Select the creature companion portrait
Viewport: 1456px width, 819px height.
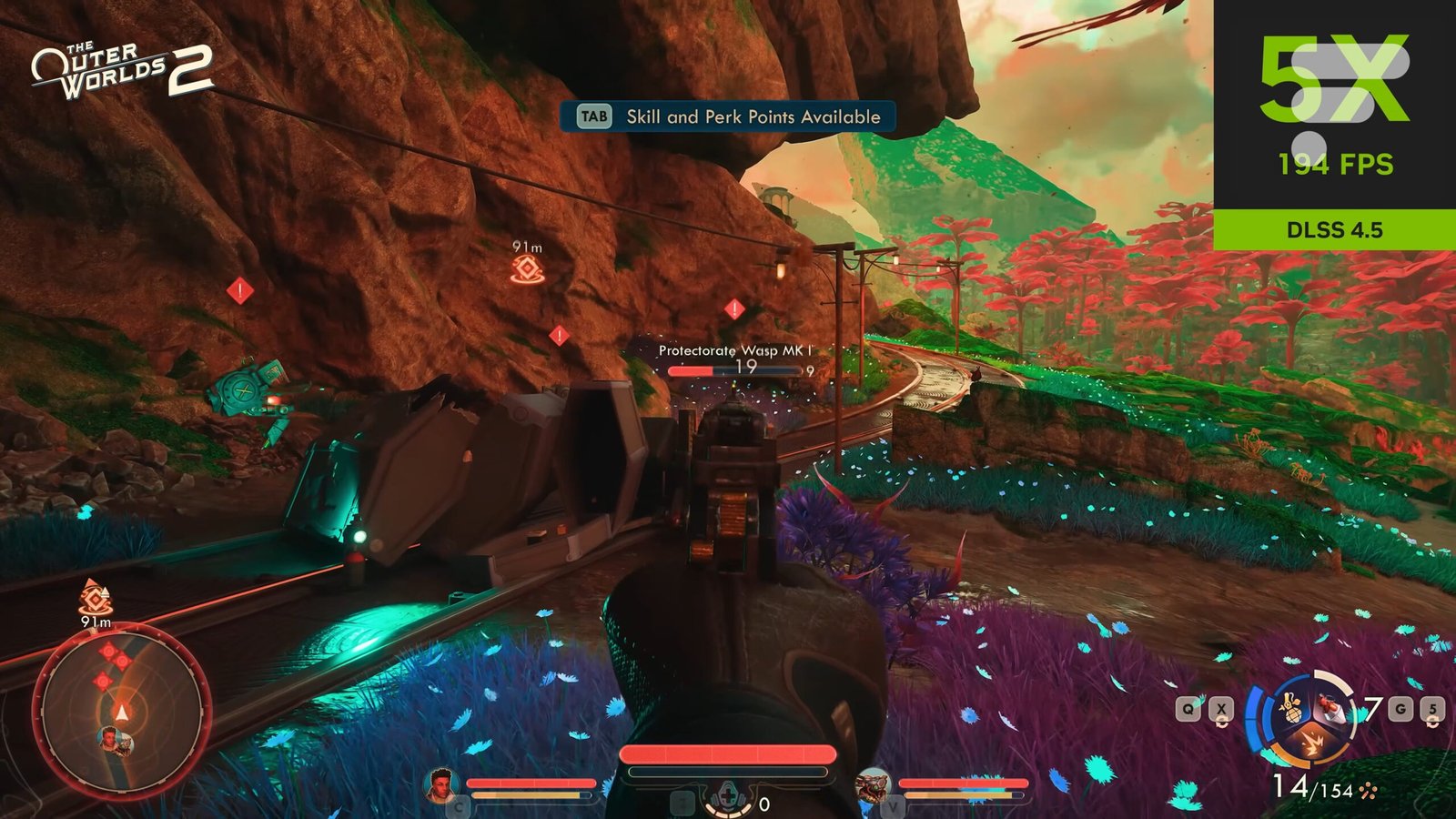tap(873, 784)
